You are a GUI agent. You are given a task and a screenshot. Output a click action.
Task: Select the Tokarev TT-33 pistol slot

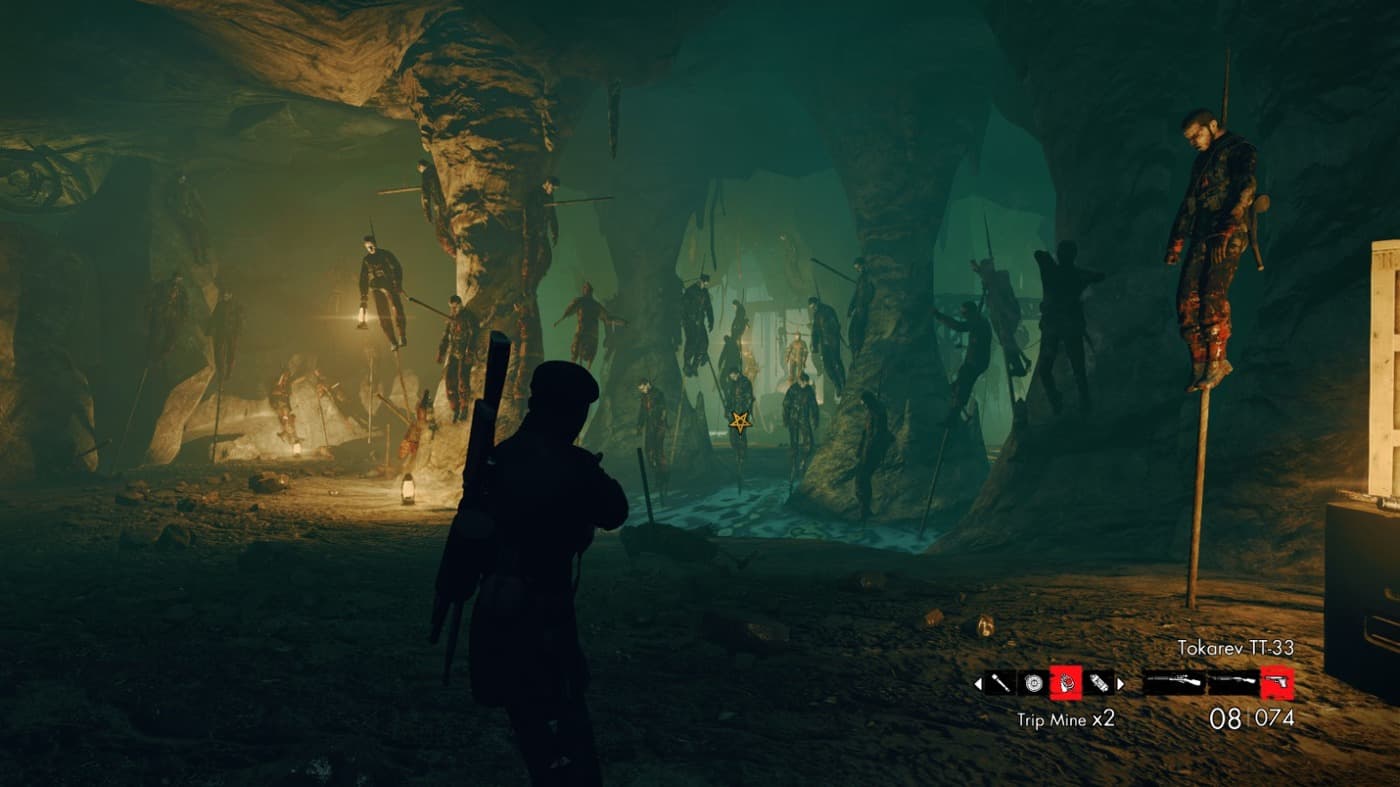1277,683
